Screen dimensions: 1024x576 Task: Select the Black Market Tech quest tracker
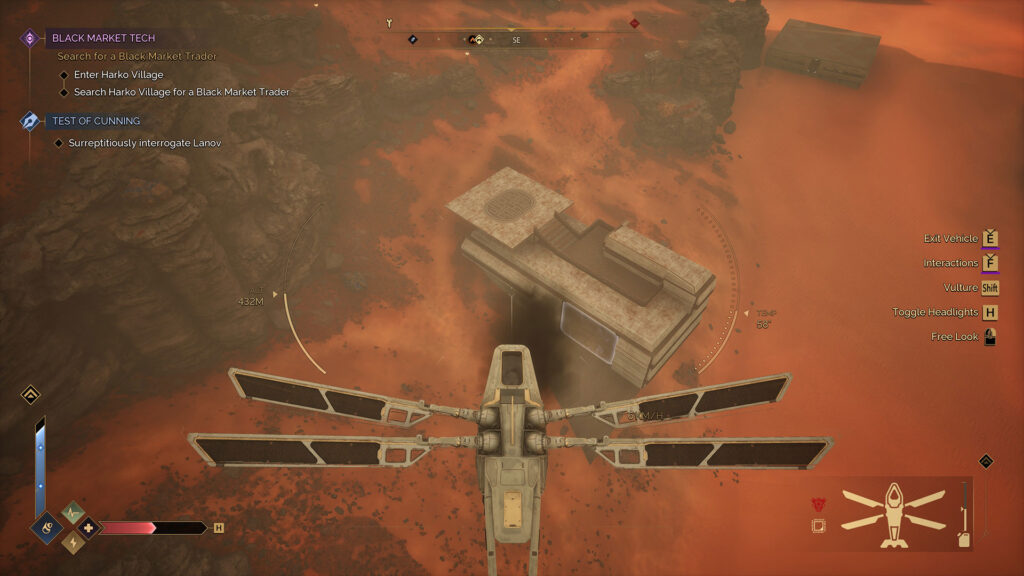pyautogui.click(x=104, y=38)
